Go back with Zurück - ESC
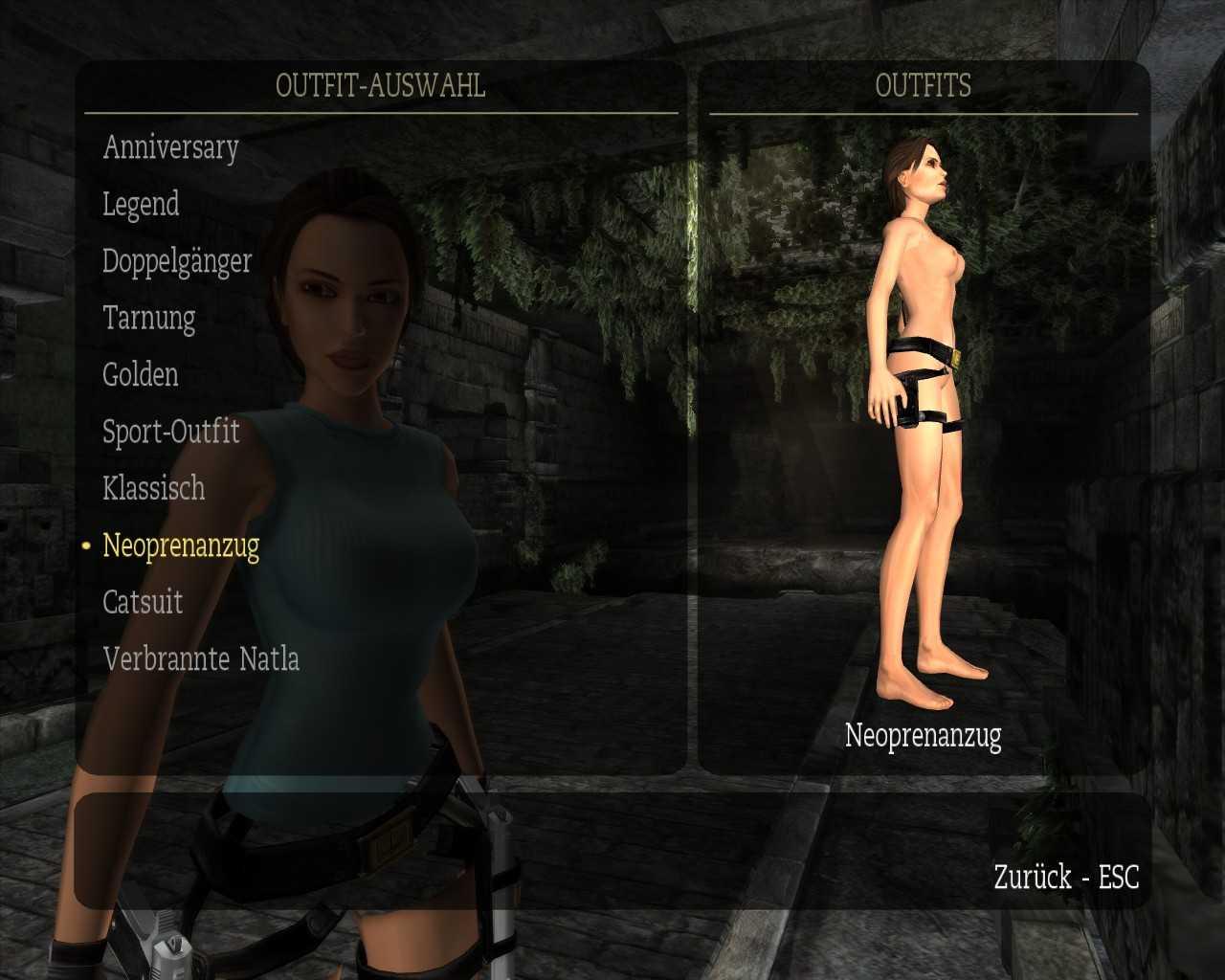 point(1066,877)
